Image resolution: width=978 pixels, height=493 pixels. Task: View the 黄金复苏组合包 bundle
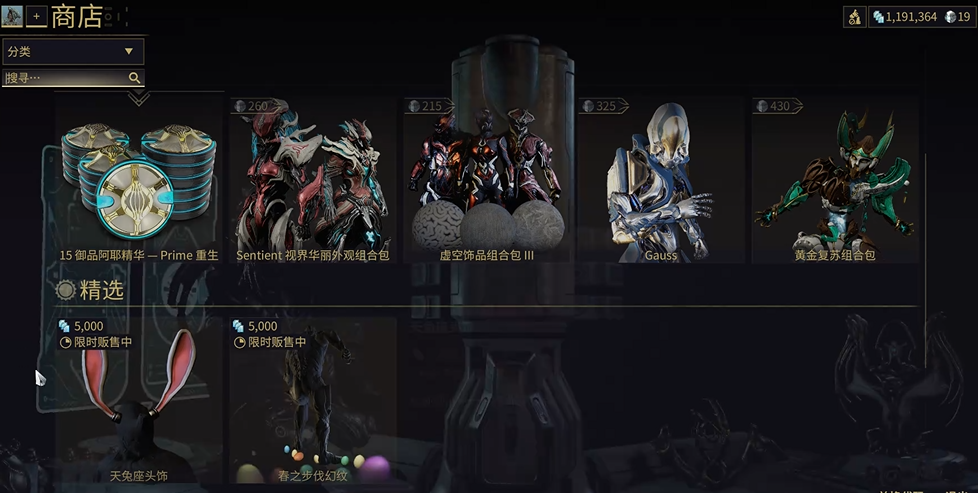pyautogui.click(x=835, y=180)
